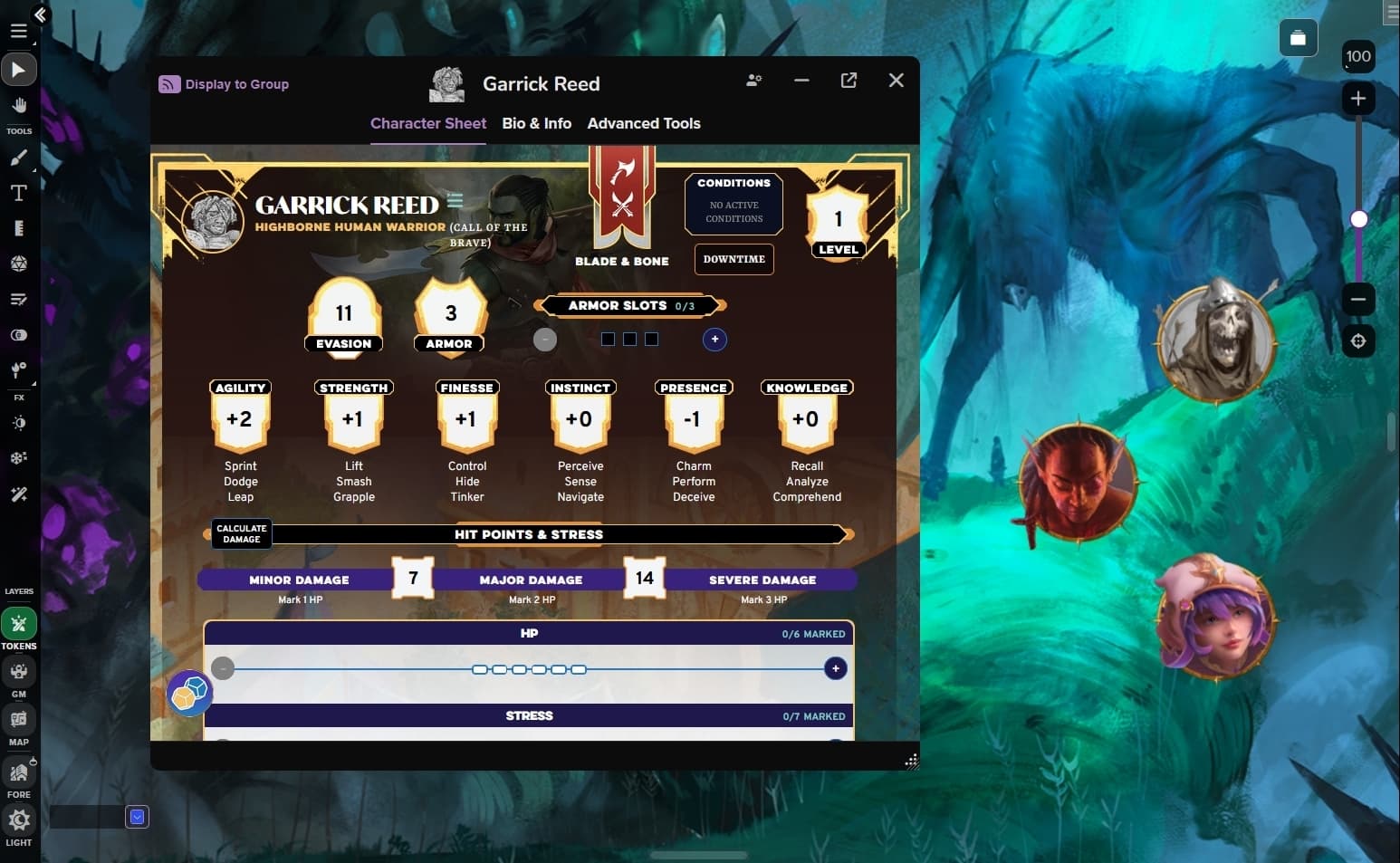
Task: Open the Downtime button
Action: [734, 259]
